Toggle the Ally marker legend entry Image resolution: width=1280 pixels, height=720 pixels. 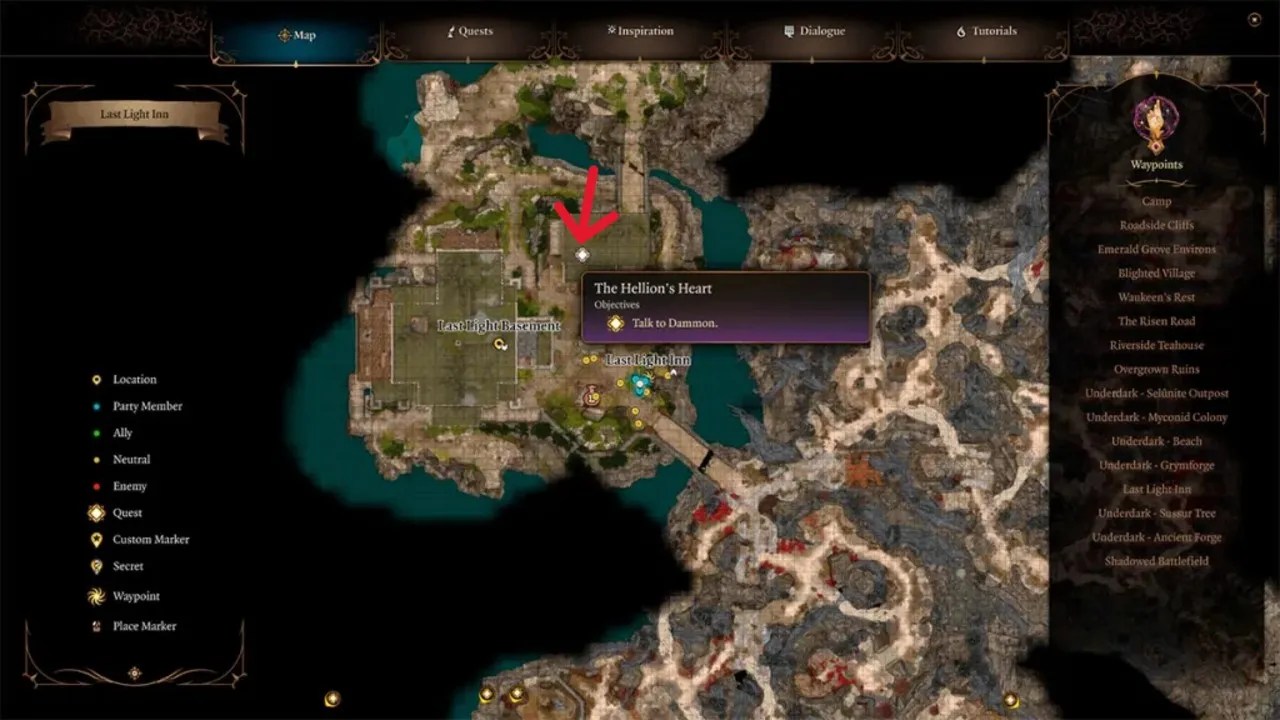tap(95, 432)
